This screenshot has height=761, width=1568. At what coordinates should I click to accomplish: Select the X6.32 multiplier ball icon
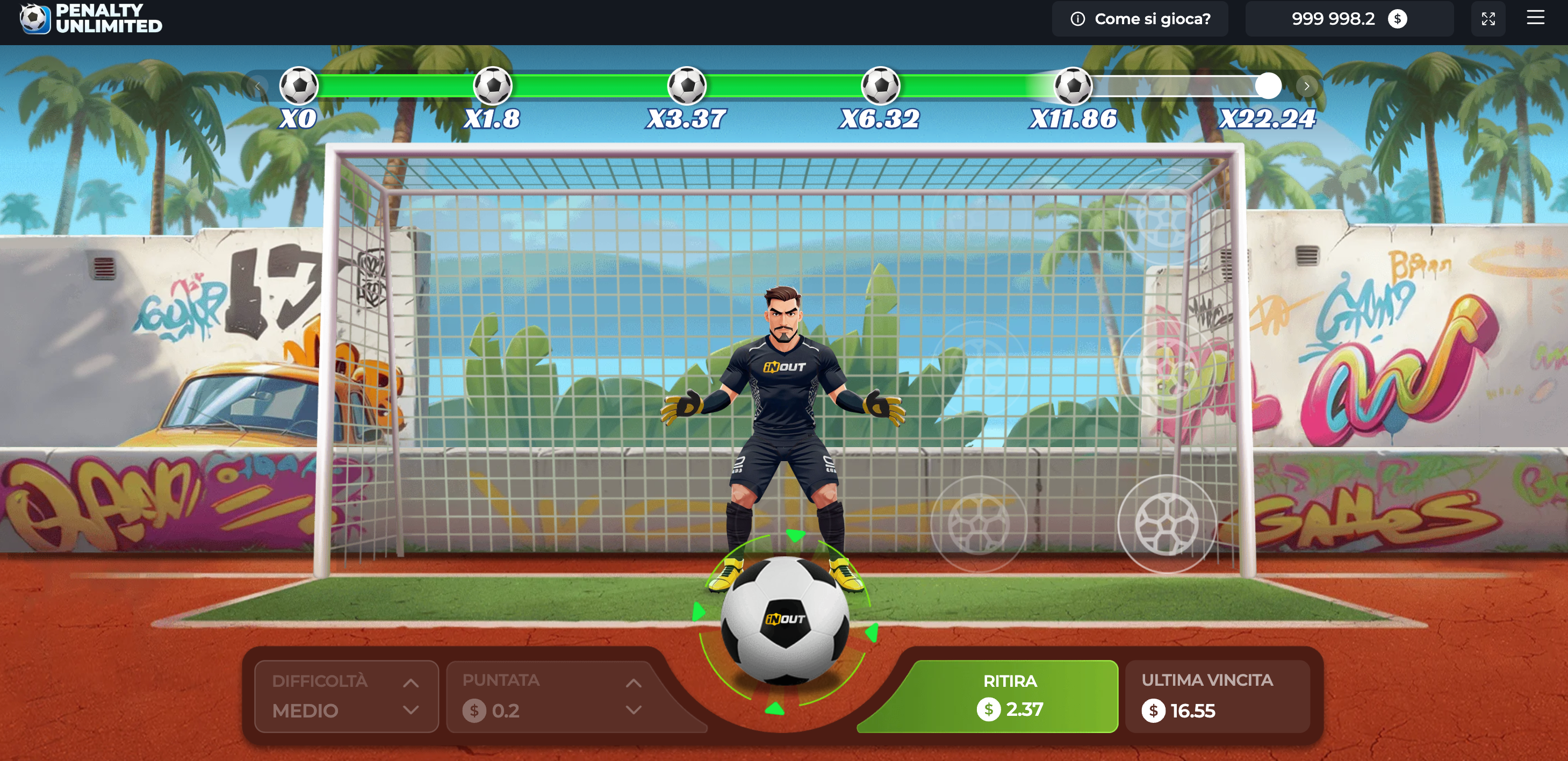pyautogui.click(x=881, y=86)
